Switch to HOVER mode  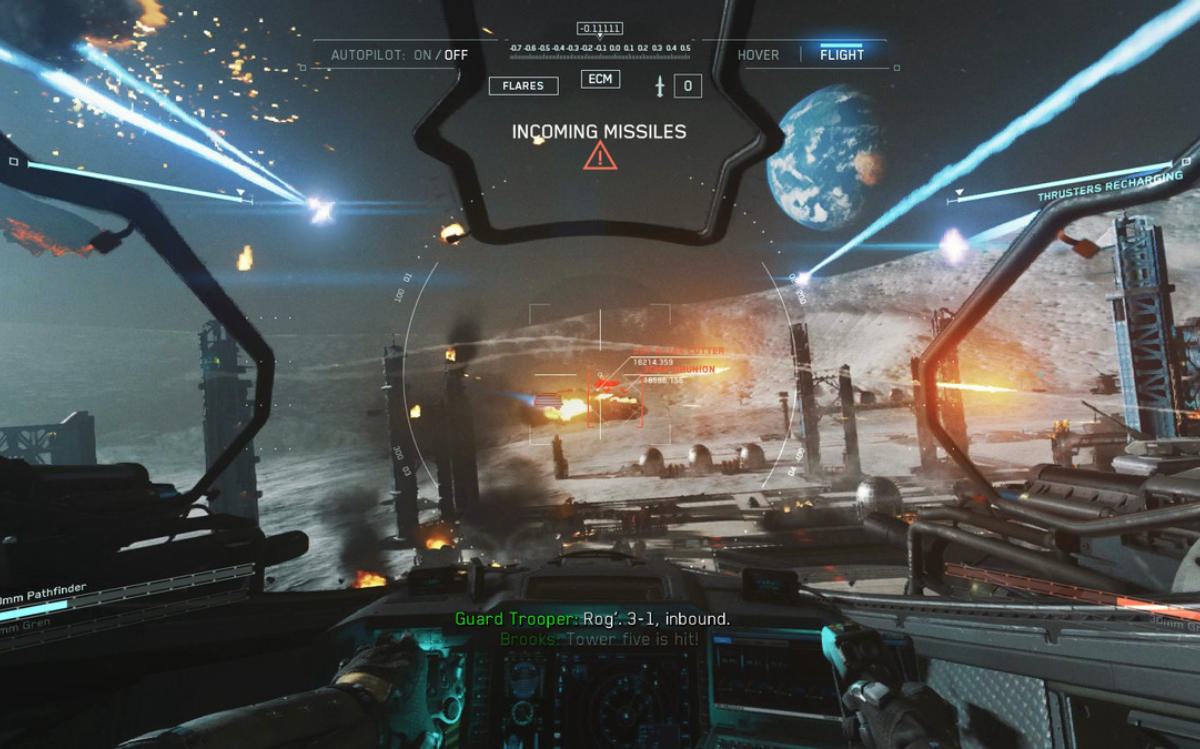pos(758,55)
